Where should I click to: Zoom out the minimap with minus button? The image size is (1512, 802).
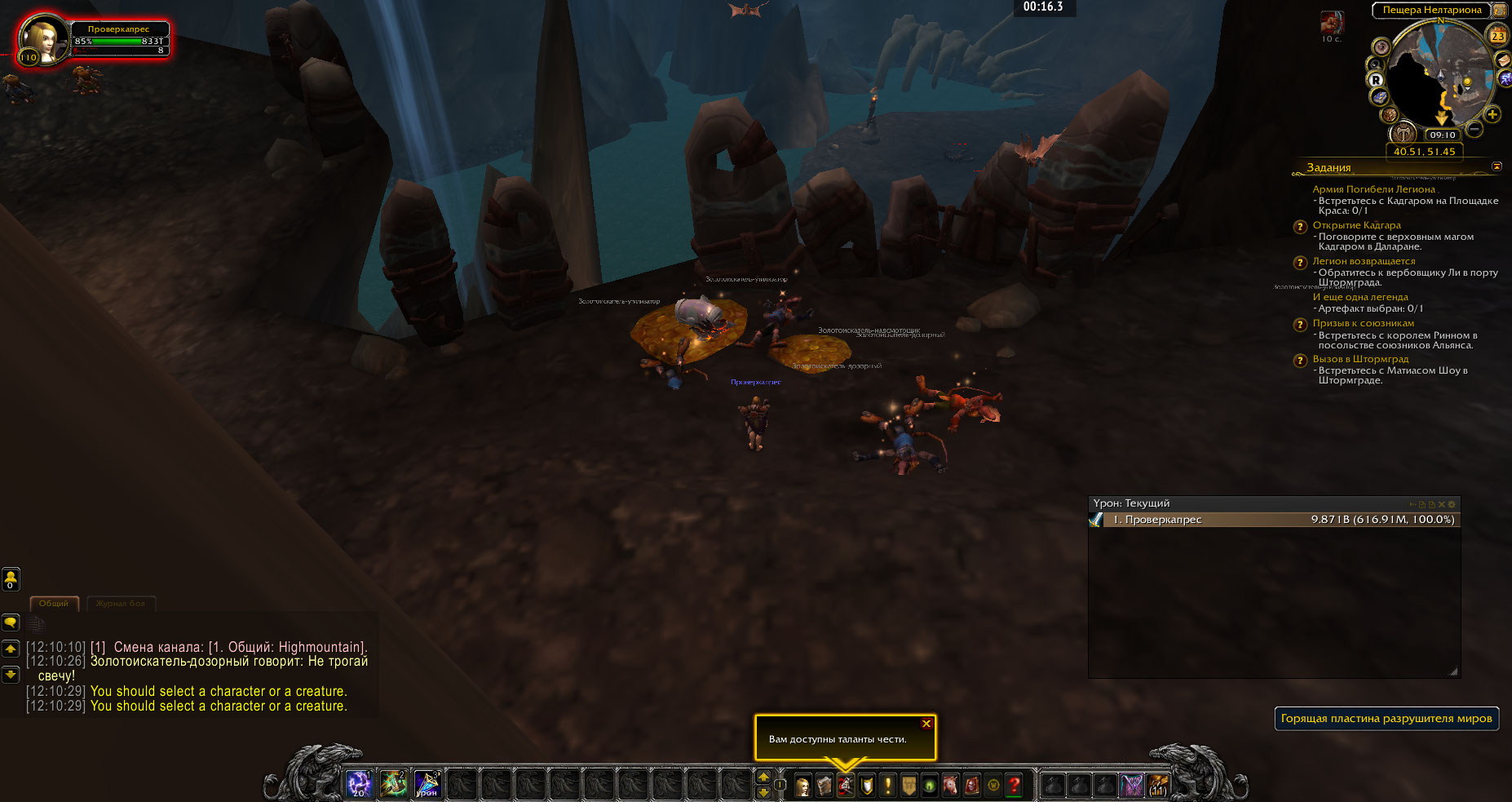pyautogui.click(x=1474, y=129)
